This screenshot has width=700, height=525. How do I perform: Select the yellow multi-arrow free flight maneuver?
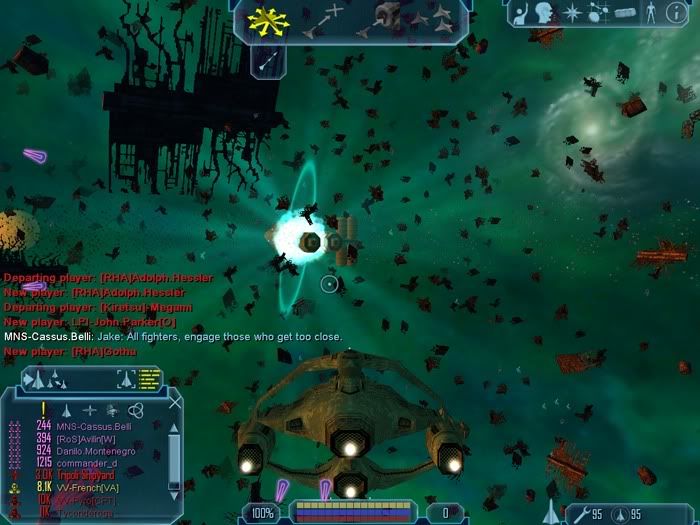point(267,18)
